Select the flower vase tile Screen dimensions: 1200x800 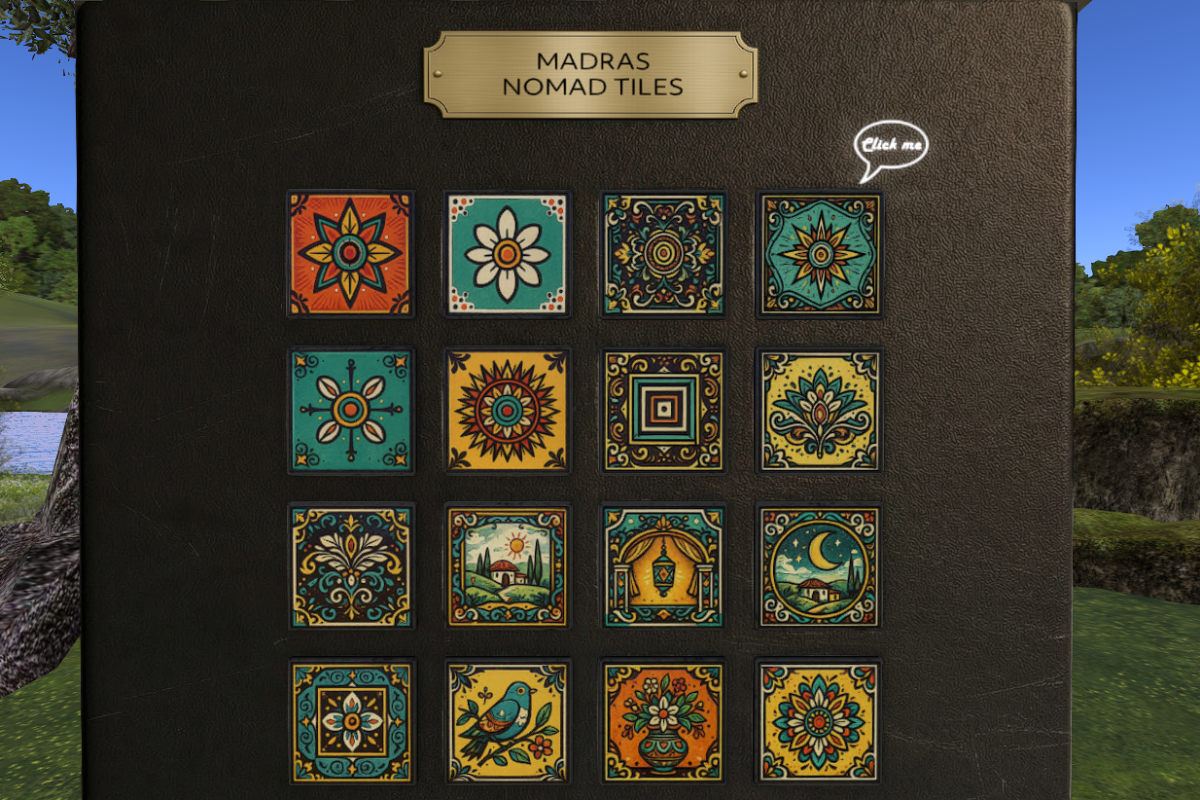pyautogui.click(x=663, y=721)
